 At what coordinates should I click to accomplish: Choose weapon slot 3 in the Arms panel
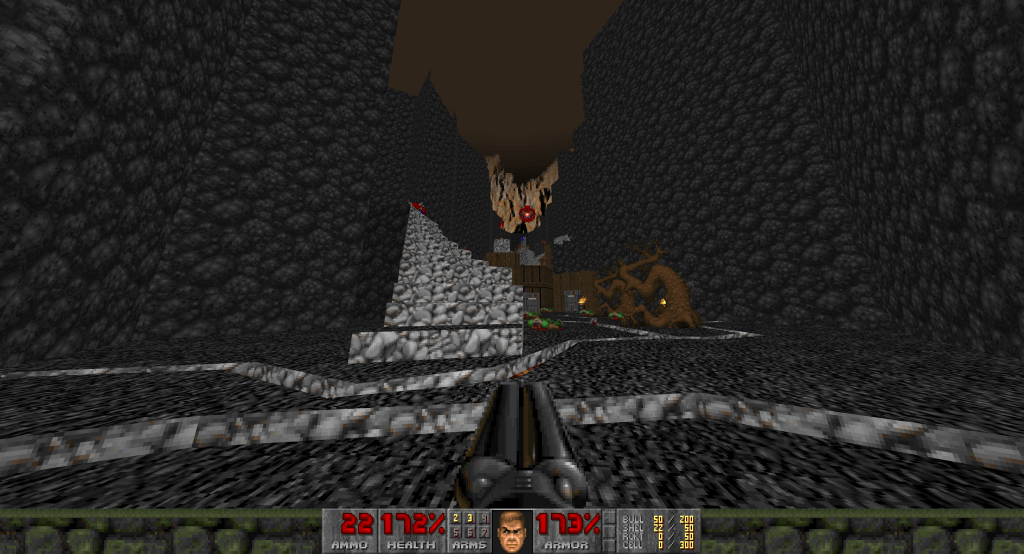470,518
